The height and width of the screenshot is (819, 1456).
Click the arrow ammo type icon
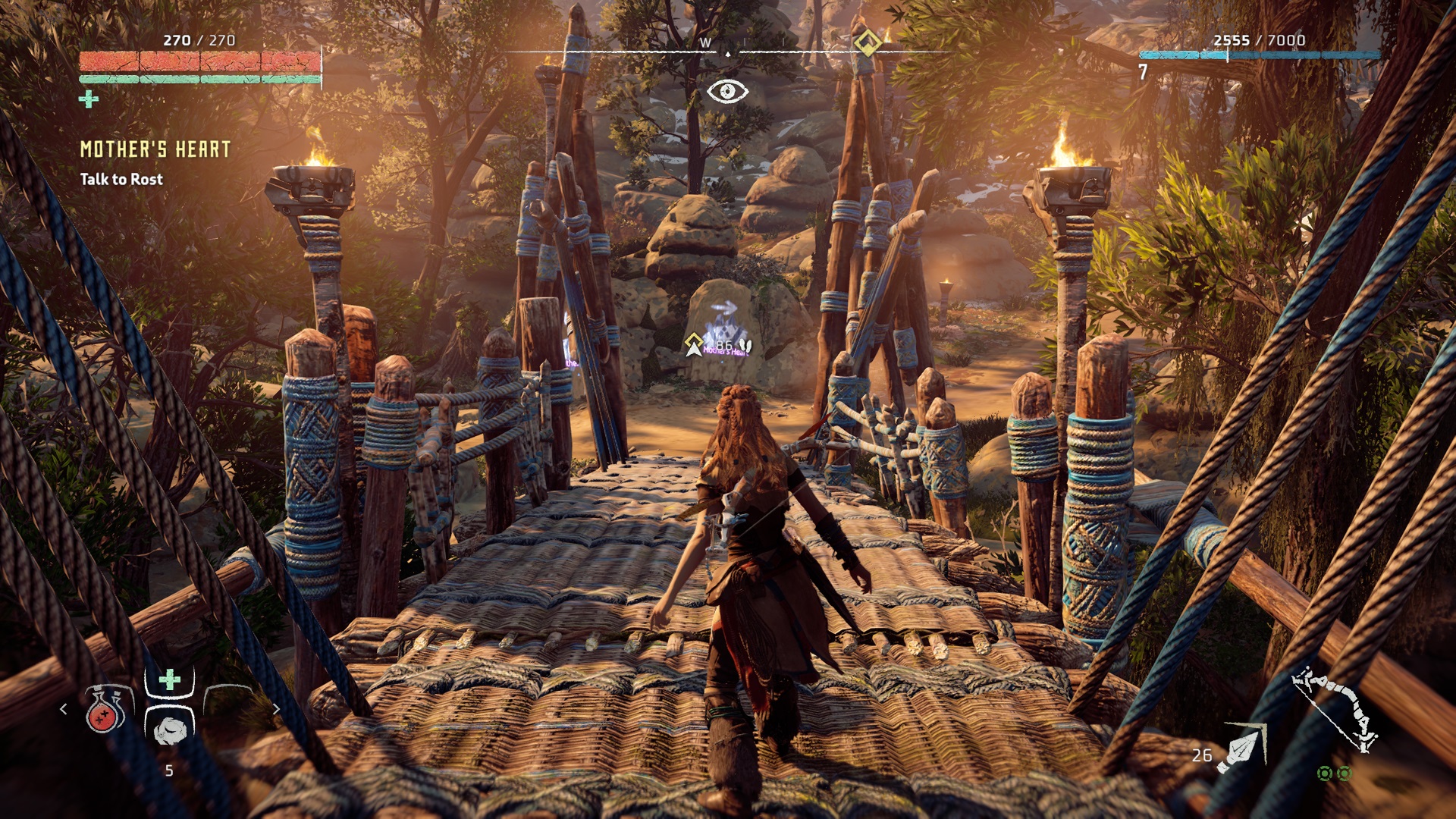pos(1242,748)
